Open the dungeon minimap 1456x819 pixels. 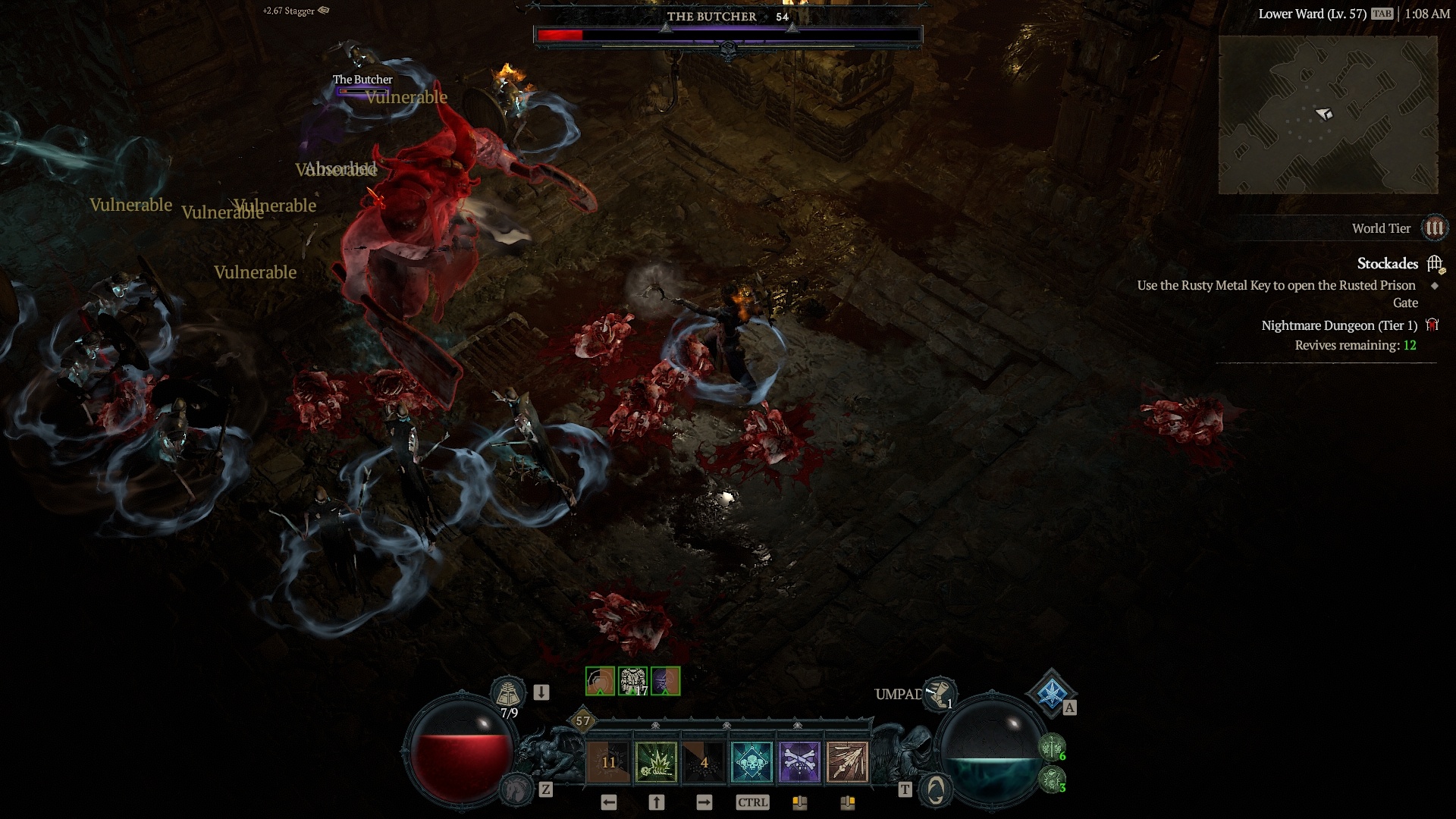(1327, 115)
